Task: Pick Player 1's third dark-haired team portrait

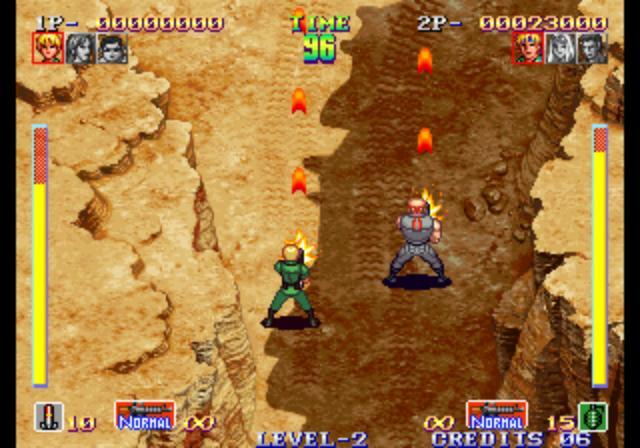Action: [112, 48]
